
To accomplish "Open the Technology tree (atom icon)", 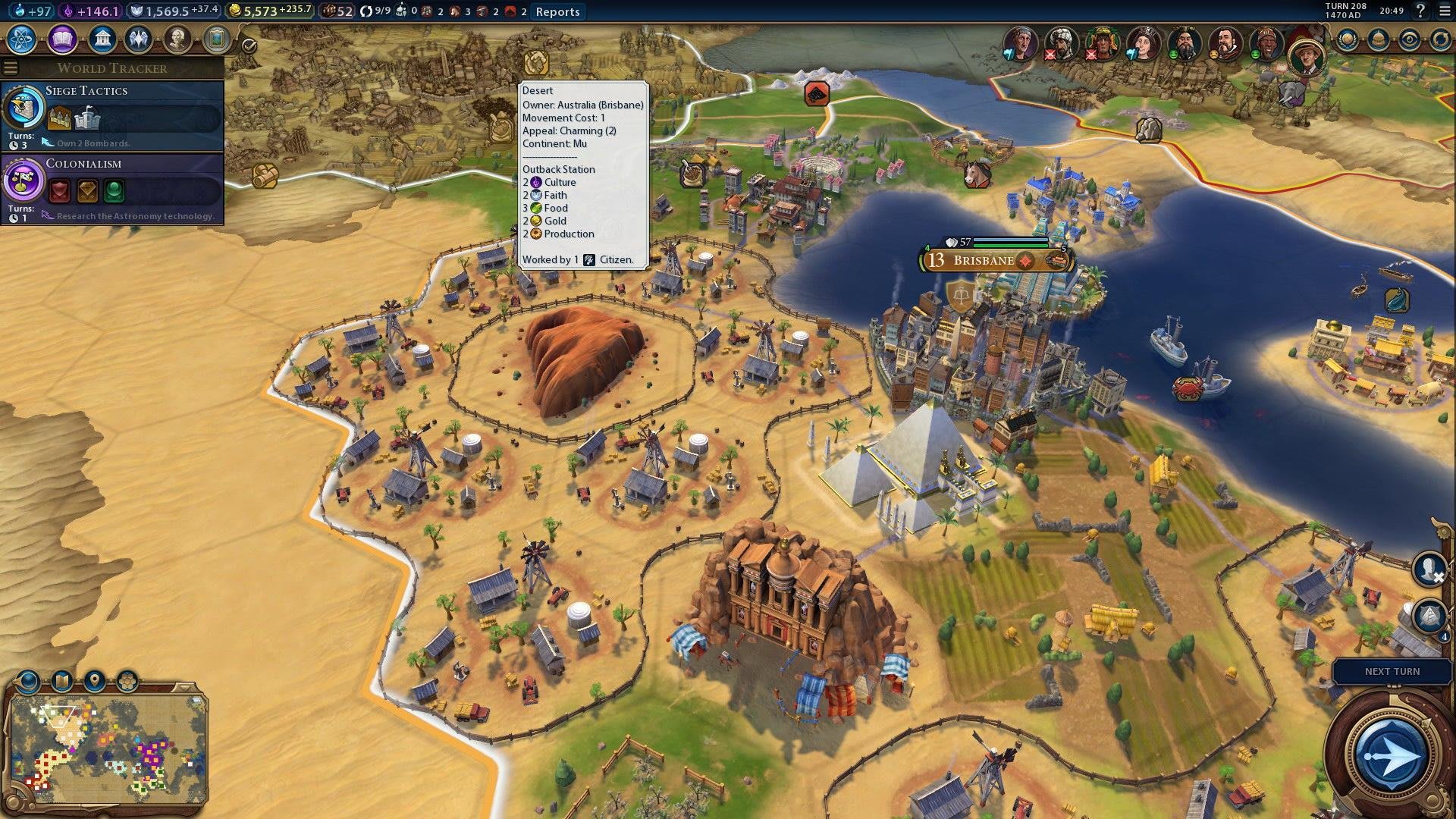I will pyautogui.click(x=22, y=39).
